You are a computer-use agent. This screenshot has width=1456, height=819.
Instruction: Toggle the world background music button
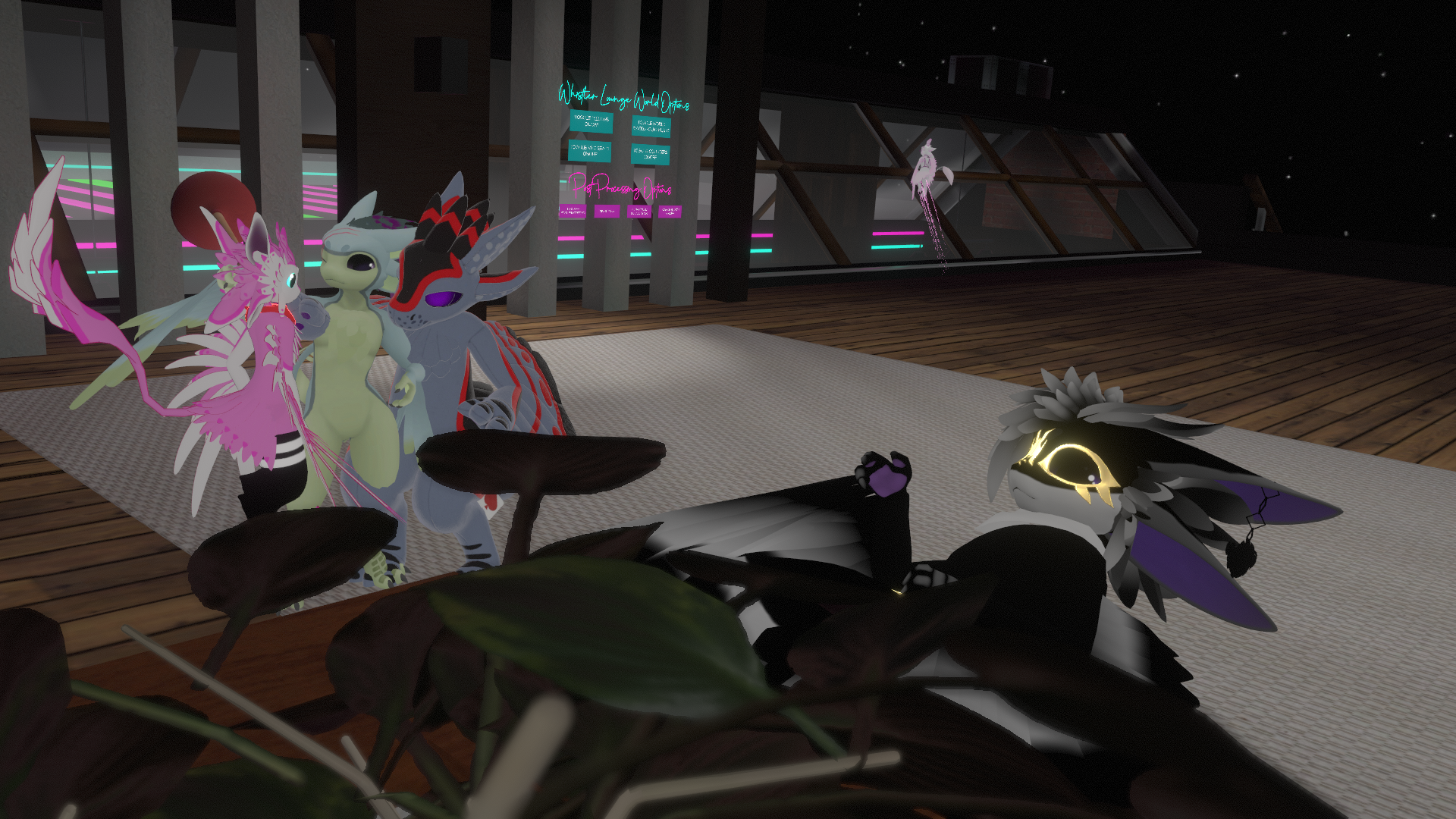coord(651,126)
